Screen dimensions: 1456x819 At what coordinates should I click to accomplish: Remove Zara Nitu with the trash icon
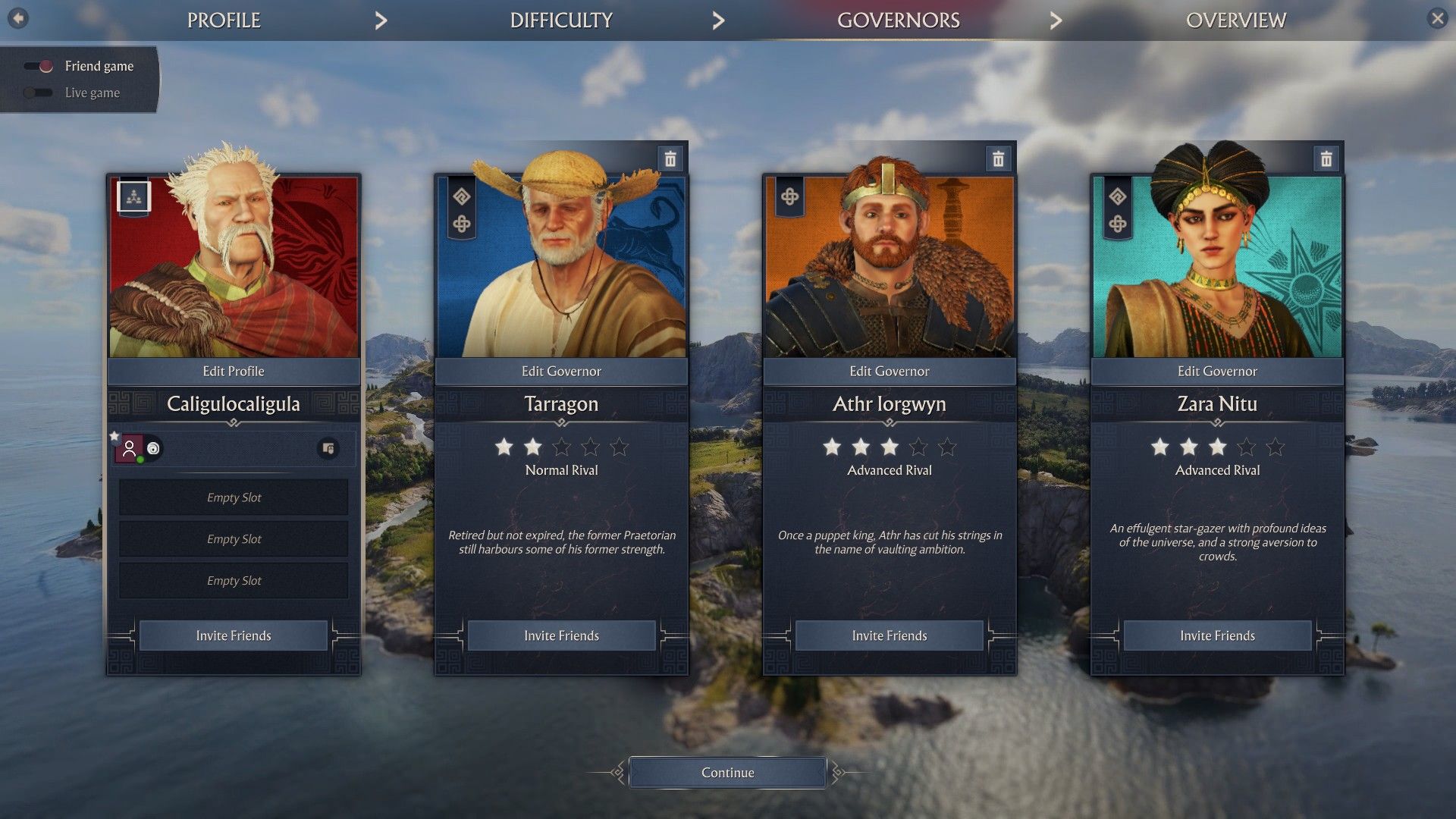pyautogui.click(x=1326, y=159)
